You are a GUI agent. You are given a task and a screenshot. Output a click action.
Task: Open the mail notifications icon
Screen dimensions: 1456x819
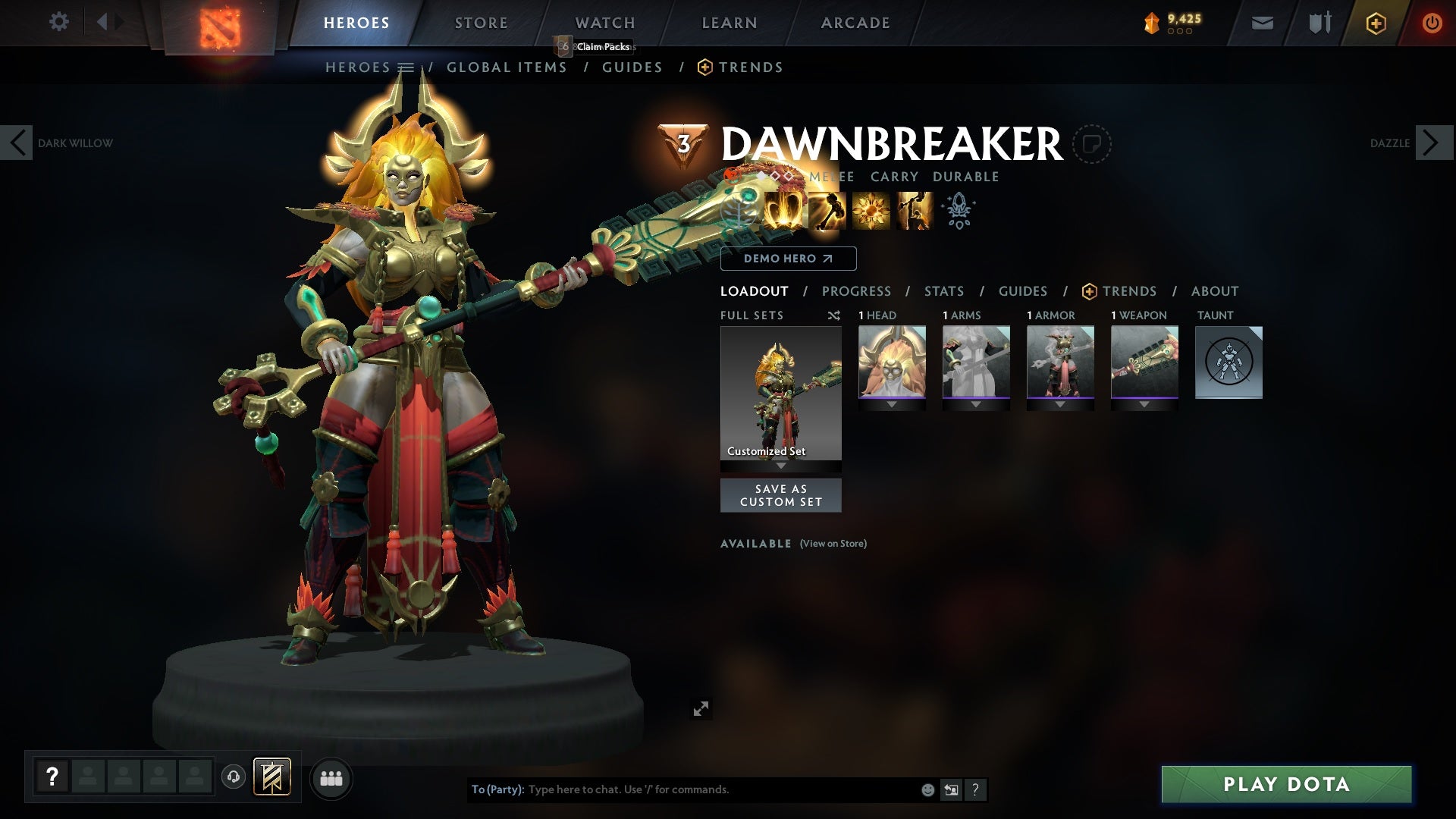[x=1261, y=23]
